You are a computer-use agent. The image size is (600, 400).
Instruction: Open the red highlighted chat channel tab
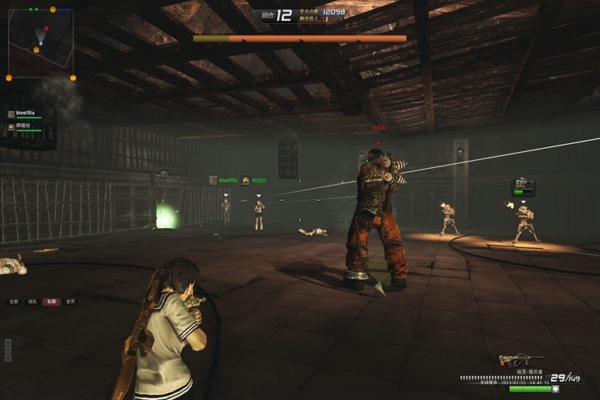click(x=50, y=301)
